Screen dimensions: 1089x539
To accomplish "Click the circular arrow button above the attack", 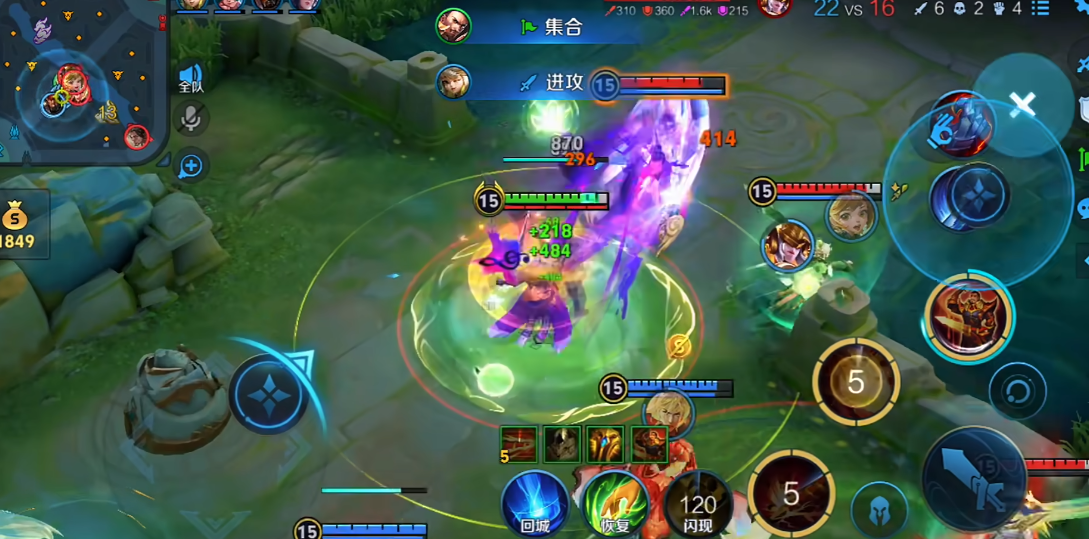I will pos(1016,391).
